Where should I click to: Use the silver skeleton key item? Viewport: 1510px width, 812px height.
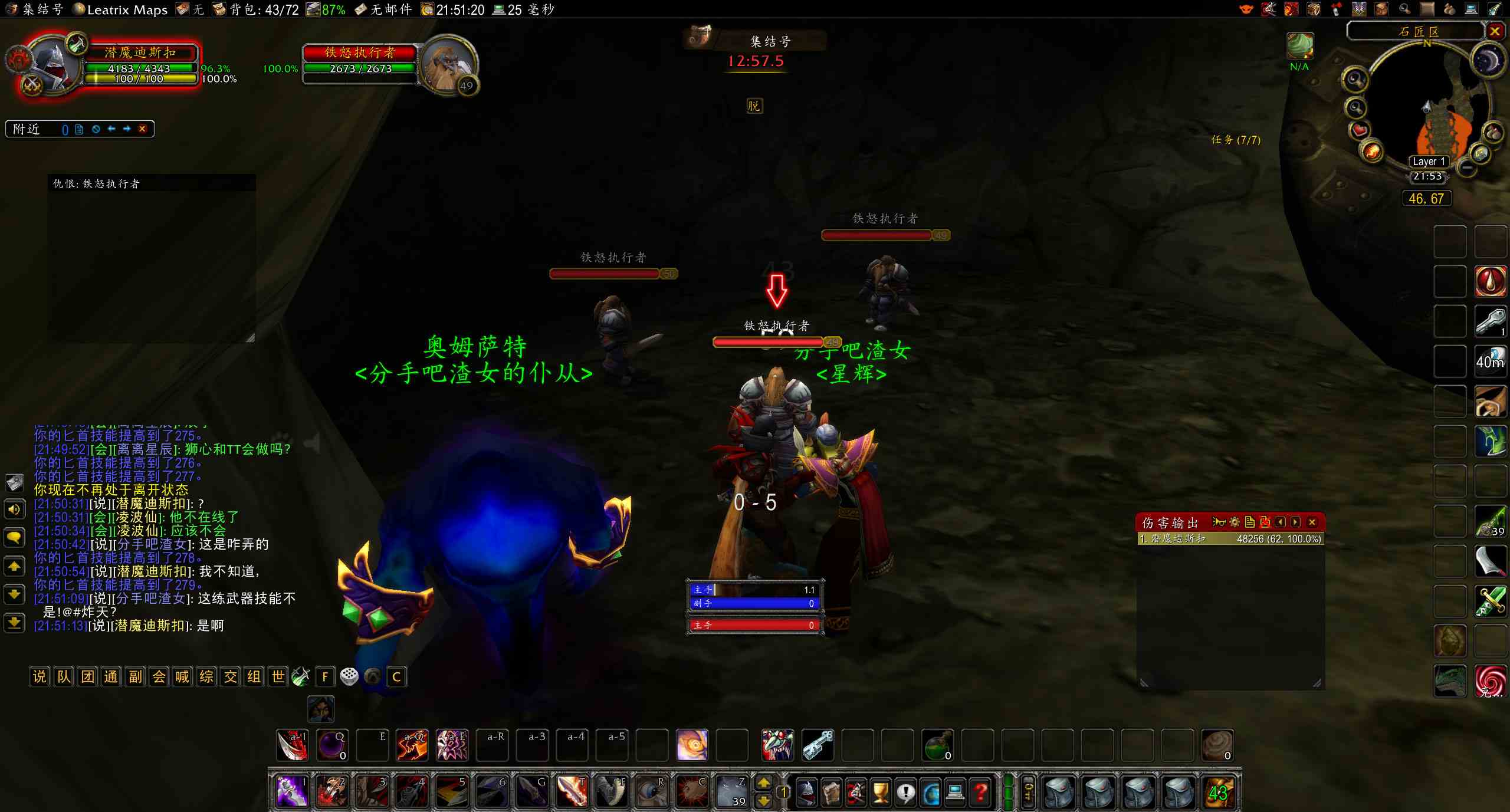tap(818, 745)
